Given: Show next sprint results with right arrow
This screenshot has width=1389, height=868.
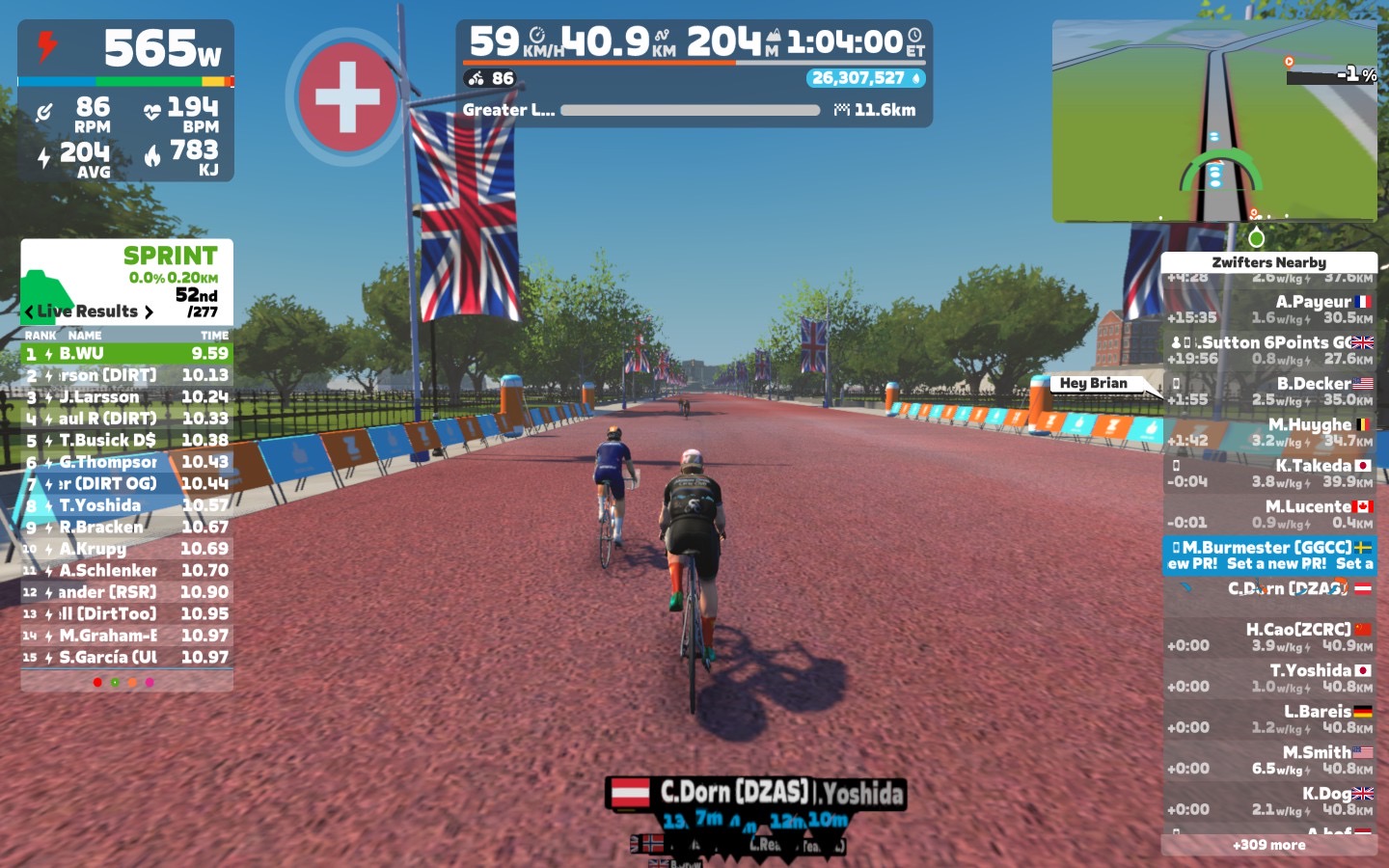Looking at the screenshot, I should (149, 312).
